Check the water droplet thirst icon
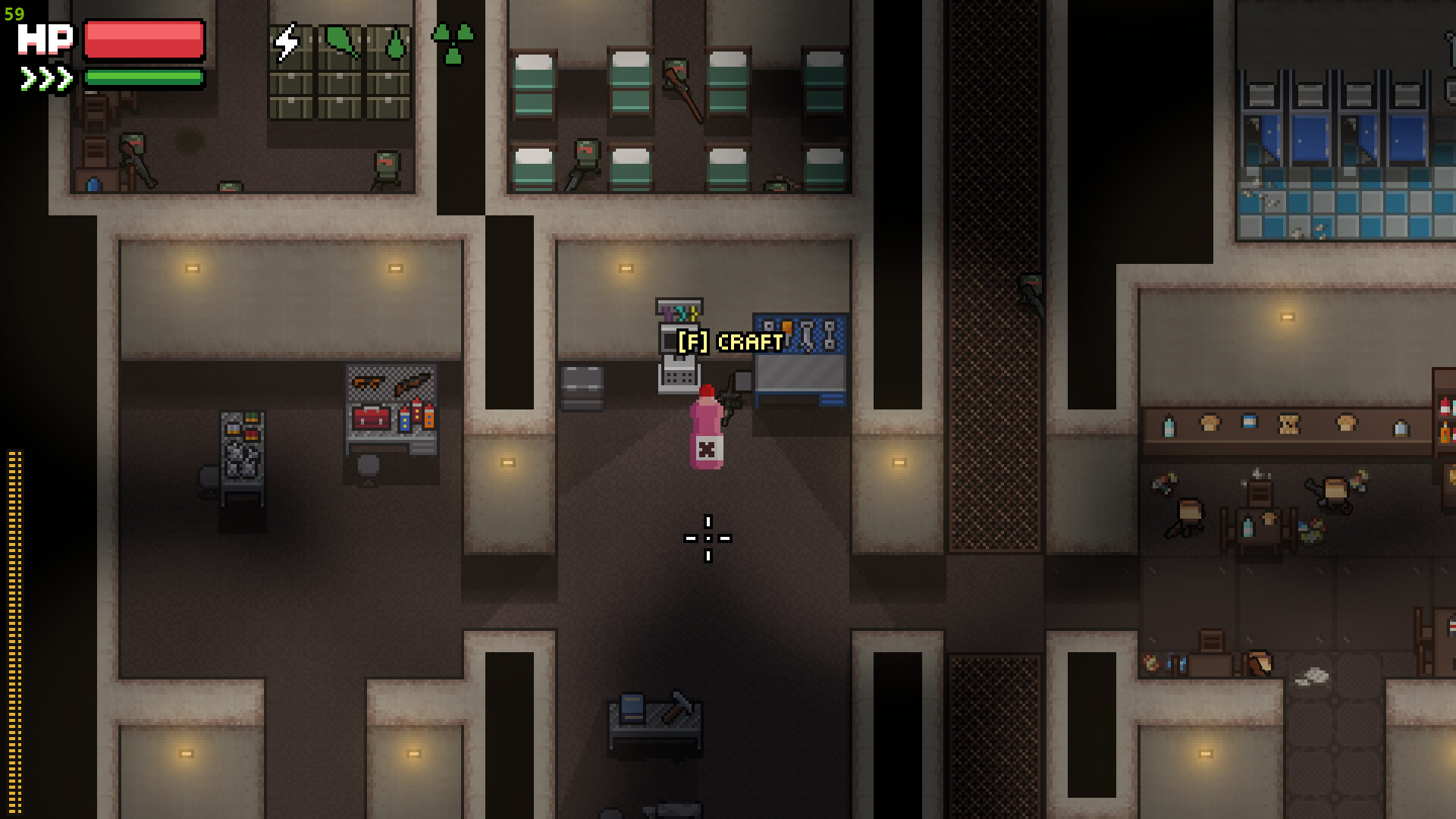 (395, 44)
